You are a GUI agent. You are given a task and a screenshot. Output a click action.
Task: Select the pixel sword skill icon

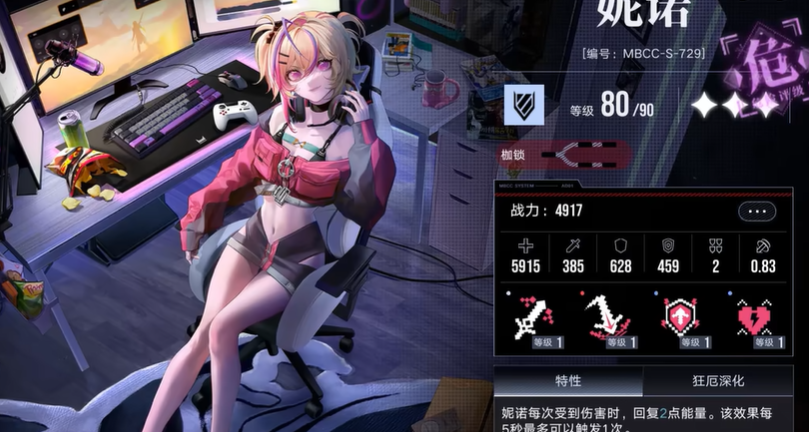[x=531, y=319]
